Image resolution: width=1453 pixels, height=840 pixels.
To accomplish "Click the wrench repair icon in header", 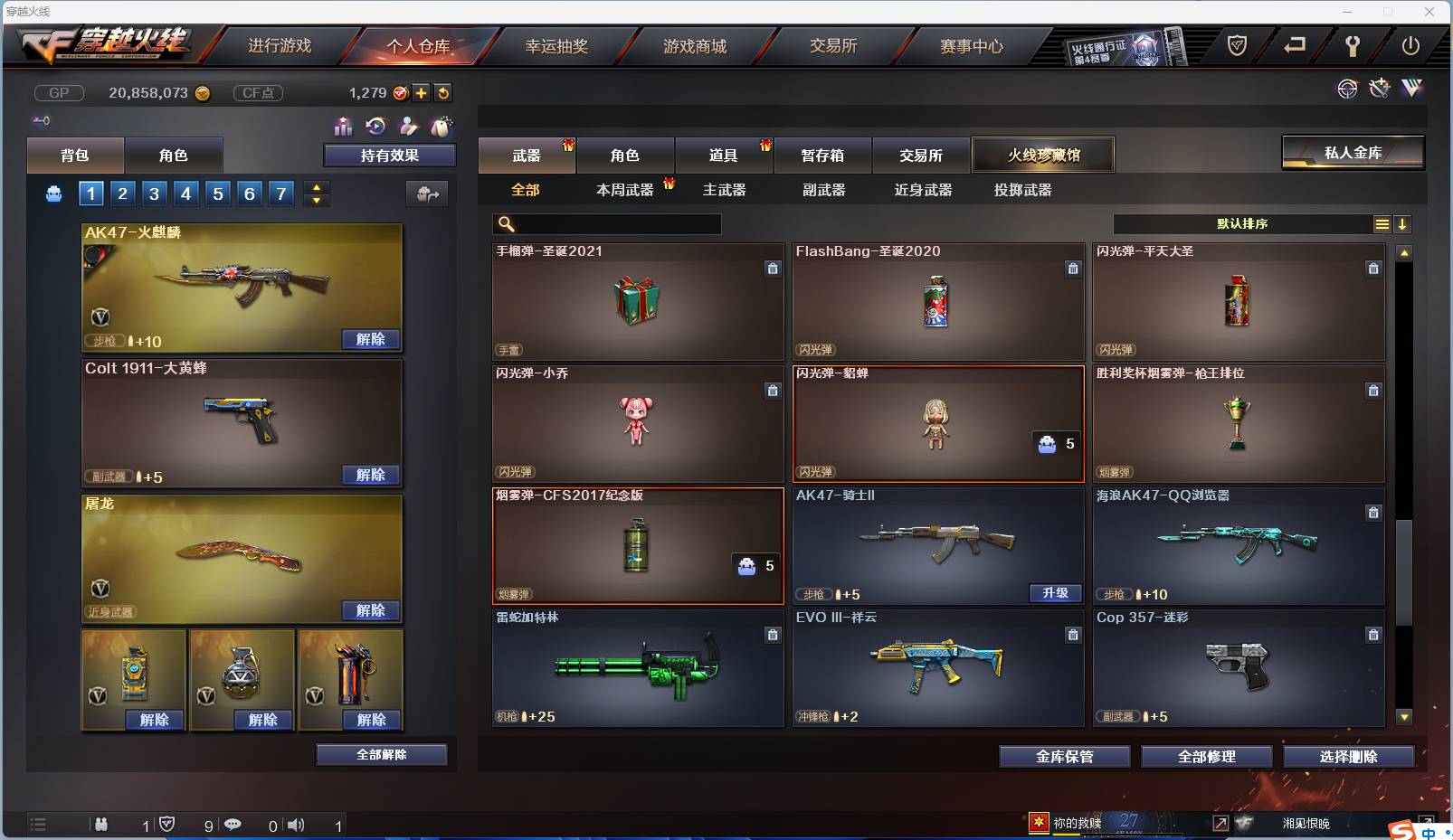I will (1354, 46).
